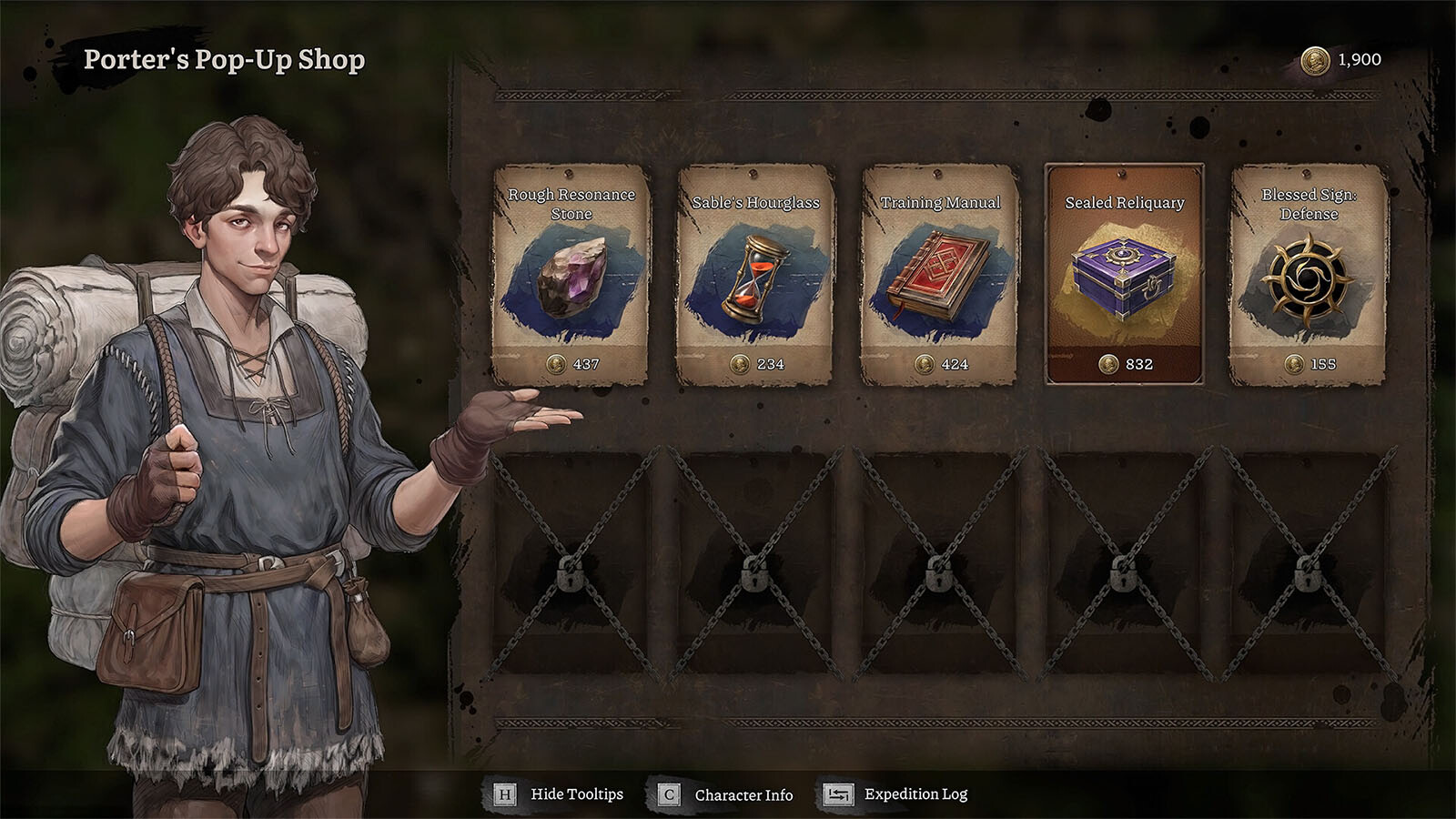
Task: Buy the Rough Resonance Stone card
Action: 571,275
